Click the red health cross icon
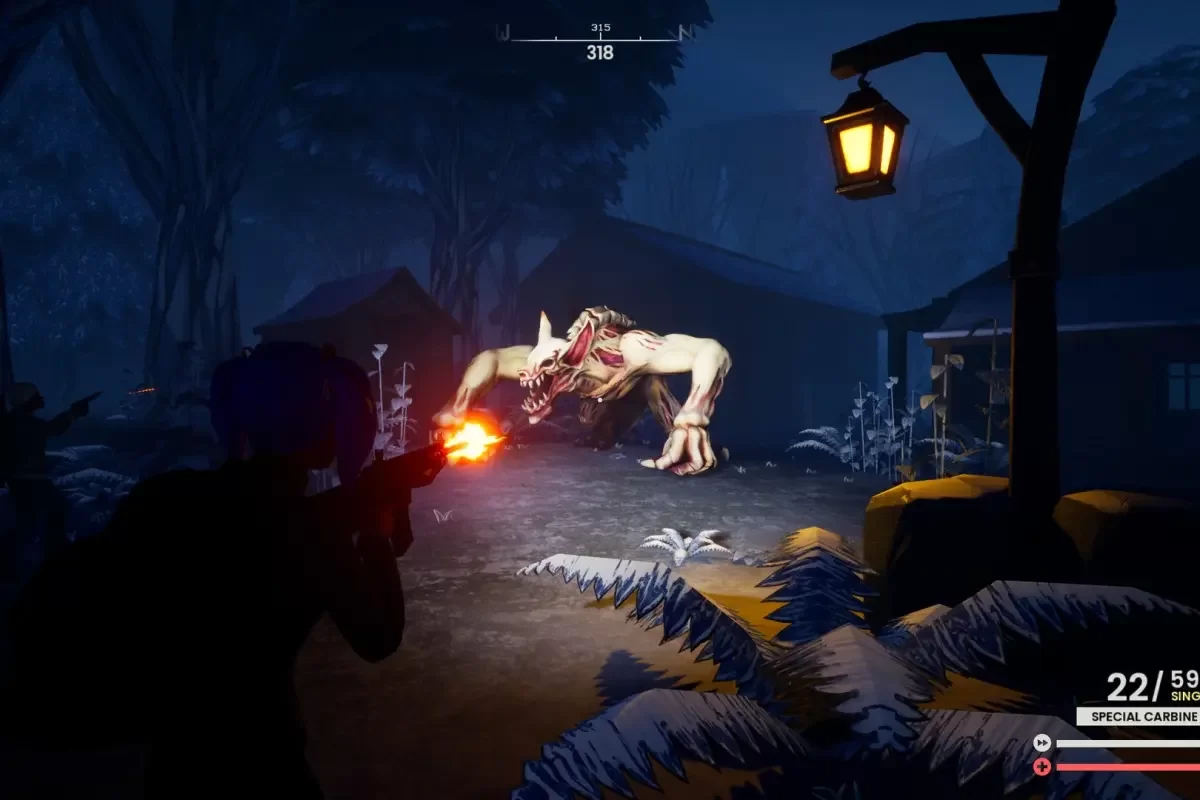This screenshot has height=800, width=1200. 1042,767
